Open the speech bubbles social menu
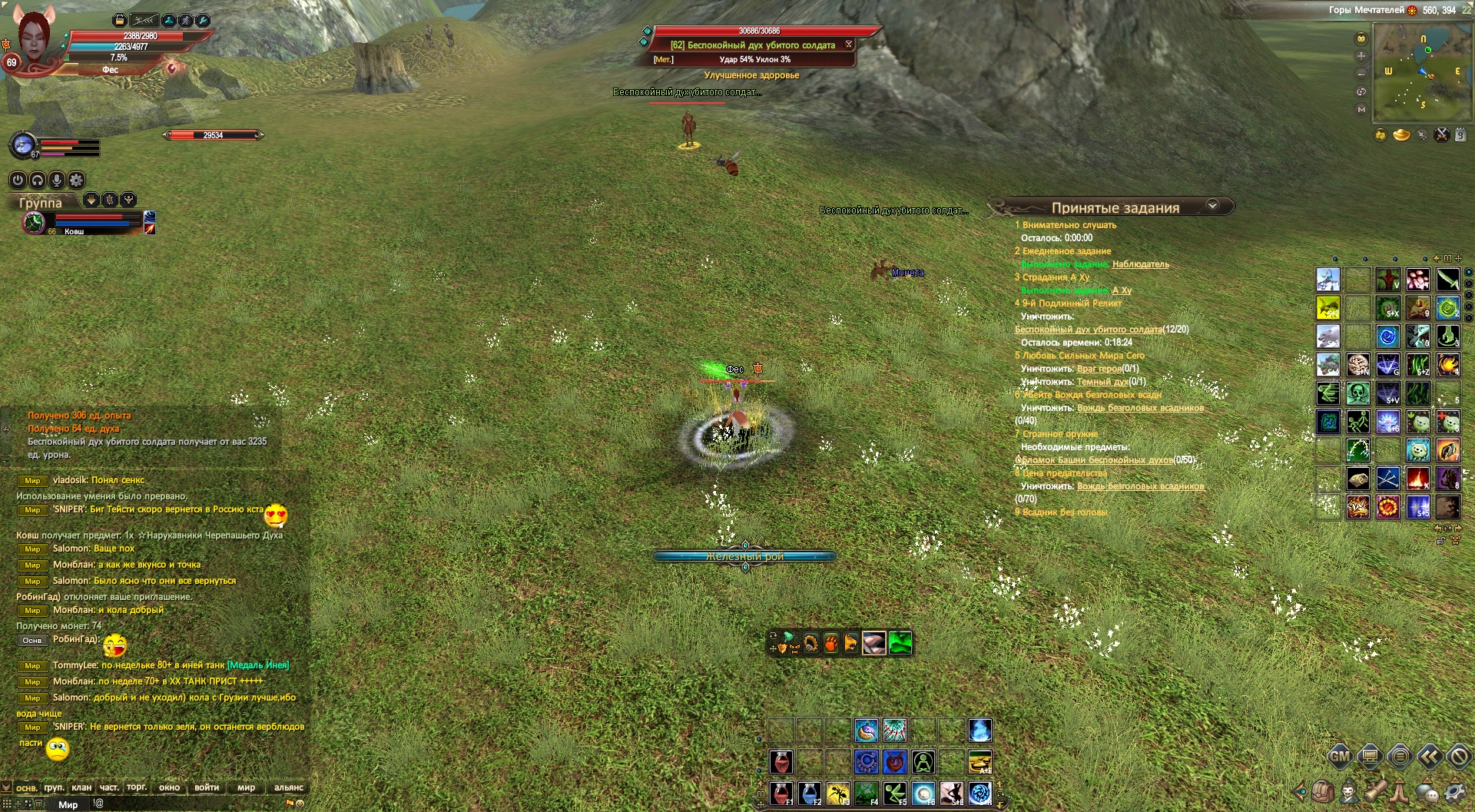The image size is (1475, 812). point(1427,791)
